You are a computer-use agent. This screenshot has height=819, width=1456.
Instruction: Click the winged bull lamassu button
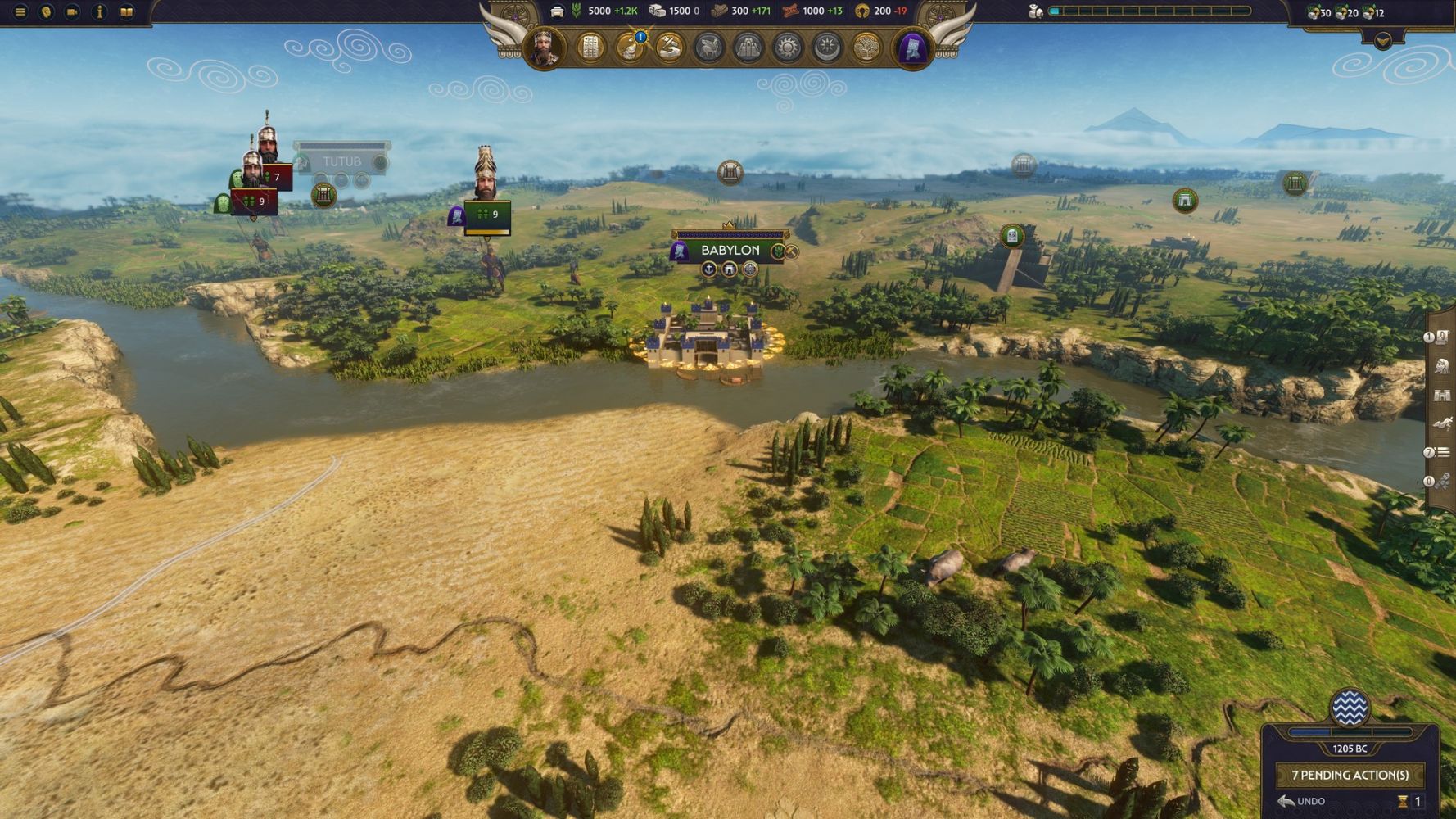709,48
